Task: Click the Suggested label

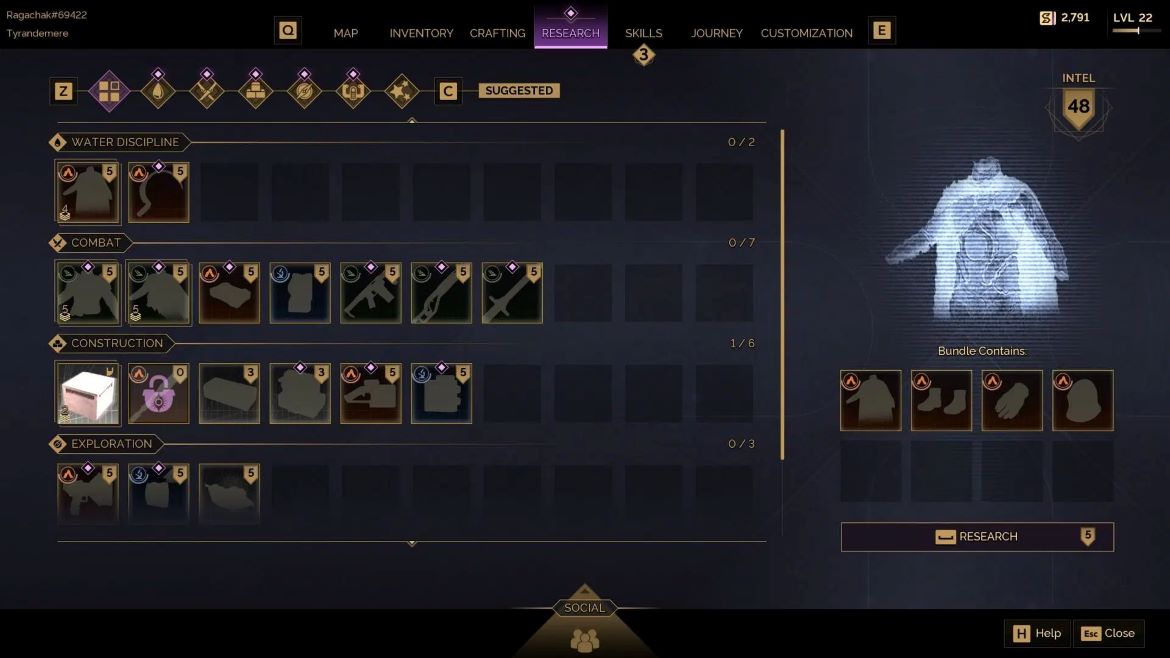Action: click(519, 91)
